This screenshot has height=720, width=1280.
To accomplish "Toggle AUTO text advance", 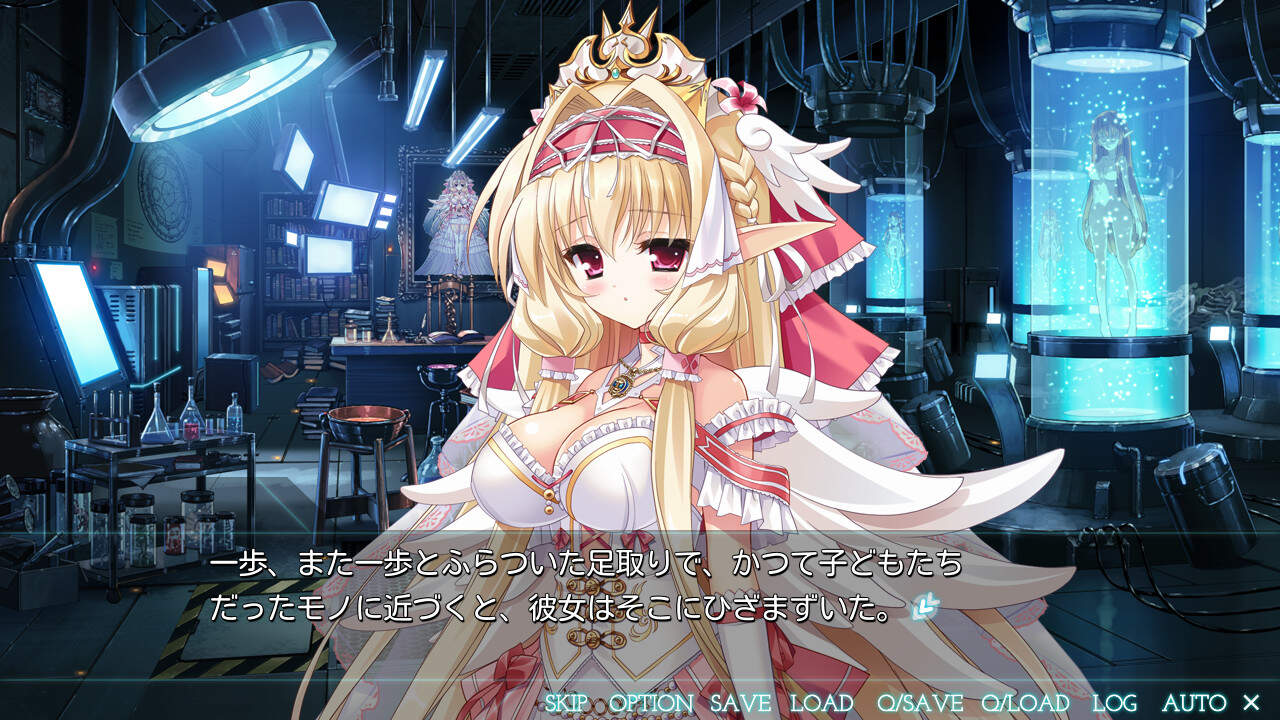I will (x=1194, y=703).
